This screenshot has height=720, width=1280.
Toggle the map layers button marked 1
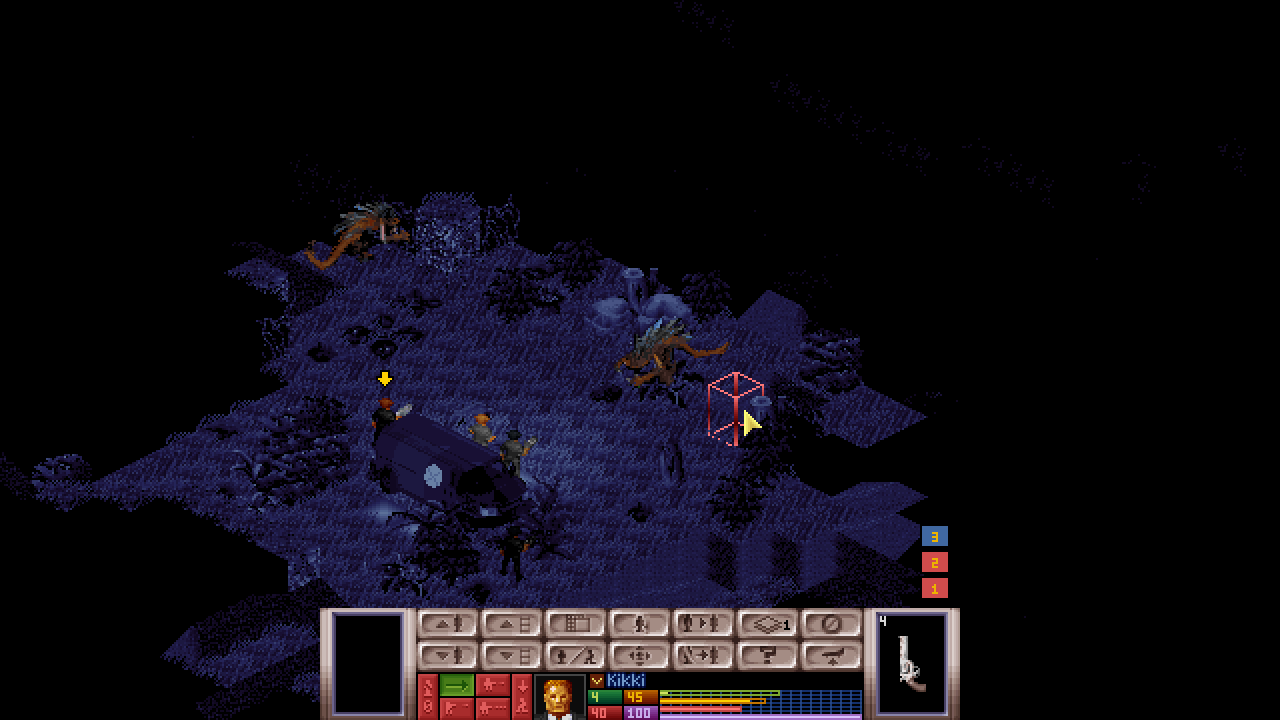click(x=767, y=625)
